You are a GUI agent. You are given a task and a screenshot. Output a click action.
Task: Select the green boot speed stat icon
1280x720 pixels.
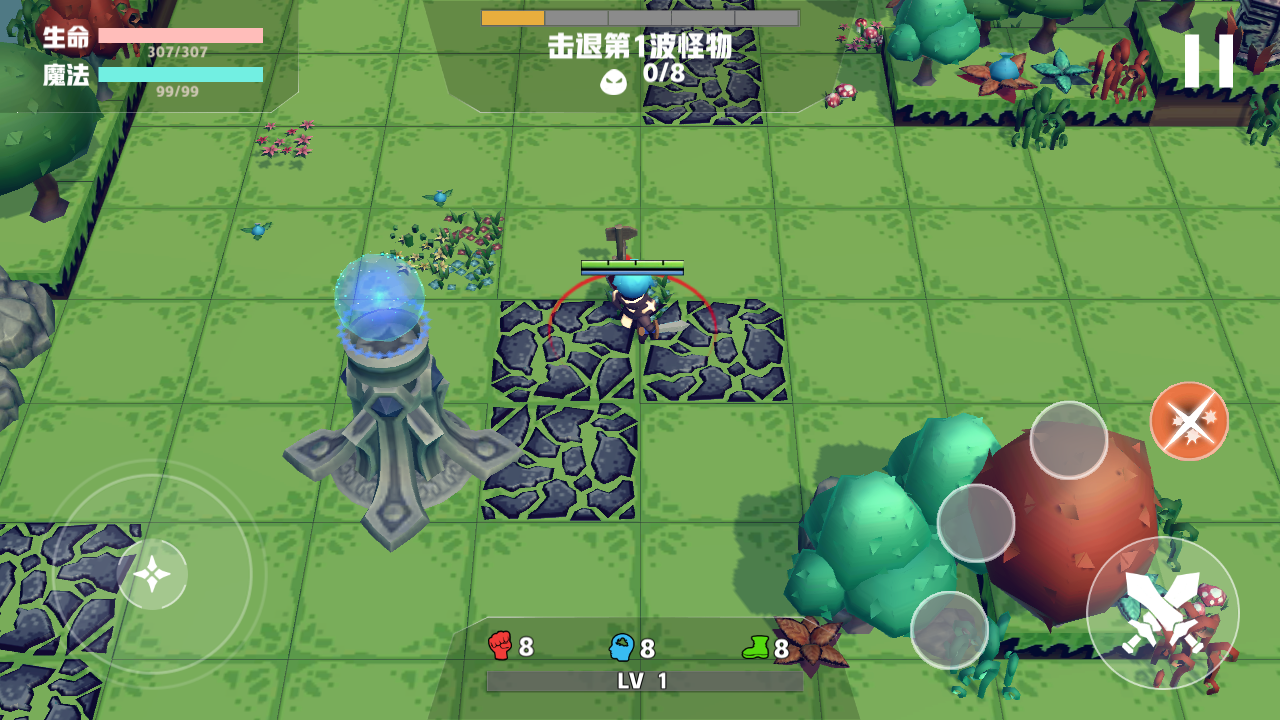(x=757, y=647)
